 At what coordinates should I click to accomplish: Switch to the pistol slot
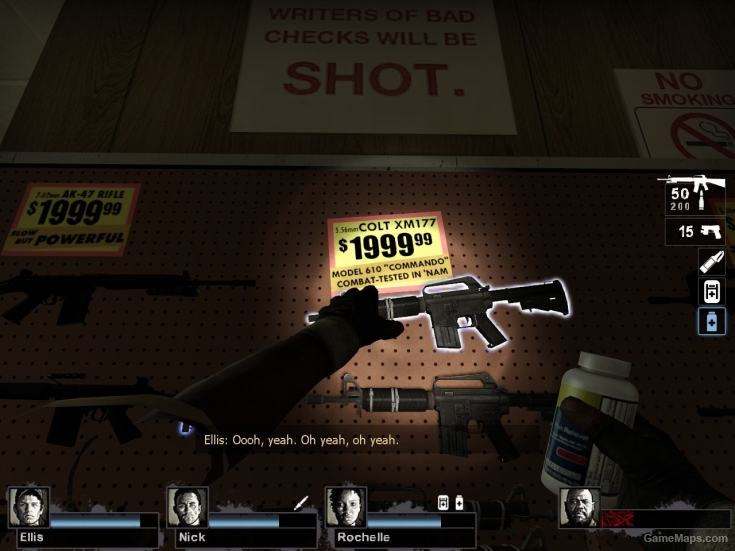(x=695, y=232)
